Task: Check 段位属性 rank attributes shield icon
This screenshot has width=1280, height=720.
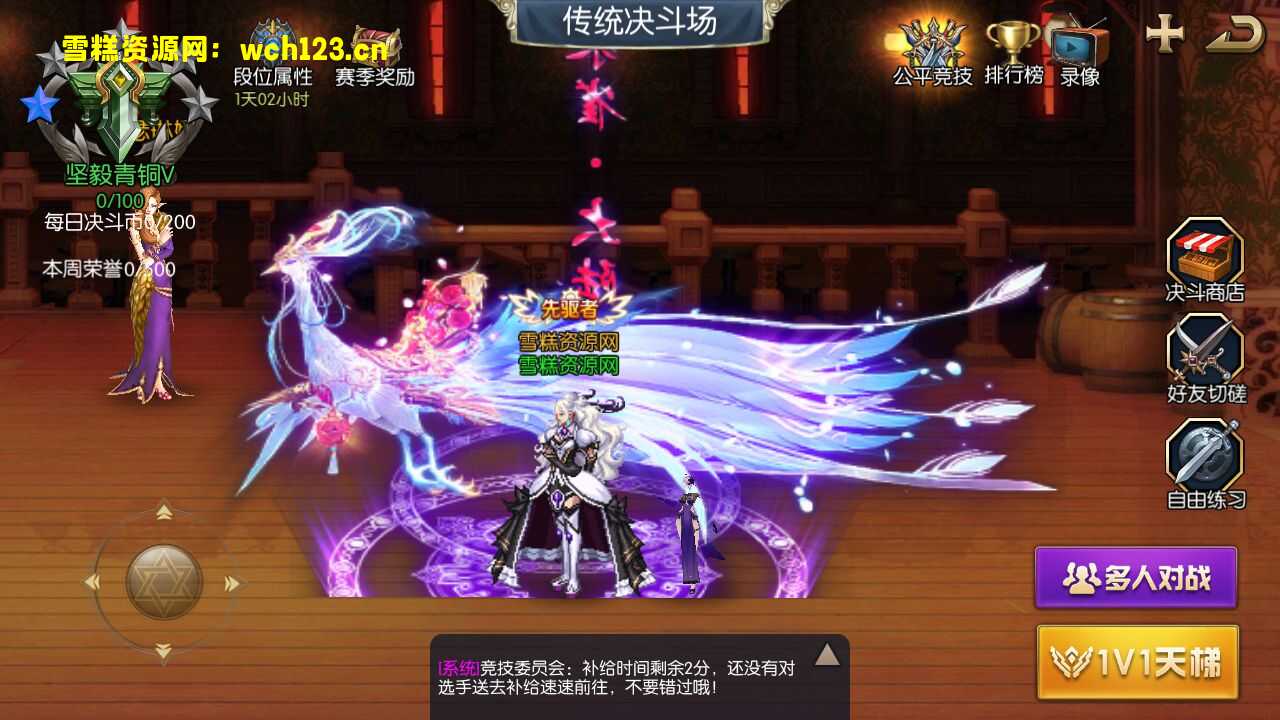Action: coord(270,40)
